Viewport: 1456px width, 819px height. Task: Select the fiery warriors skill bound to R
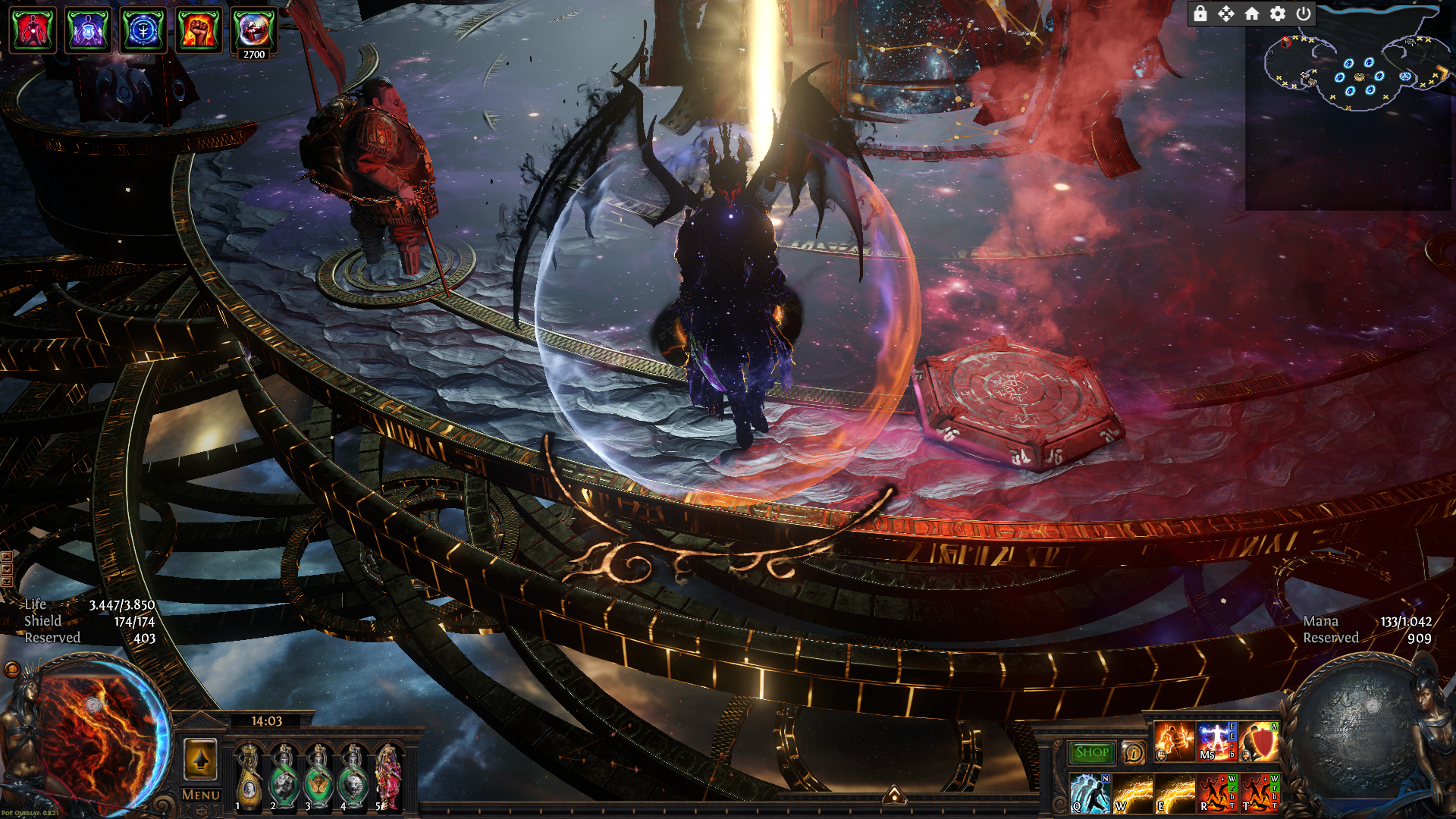(x=1217, y=793)
